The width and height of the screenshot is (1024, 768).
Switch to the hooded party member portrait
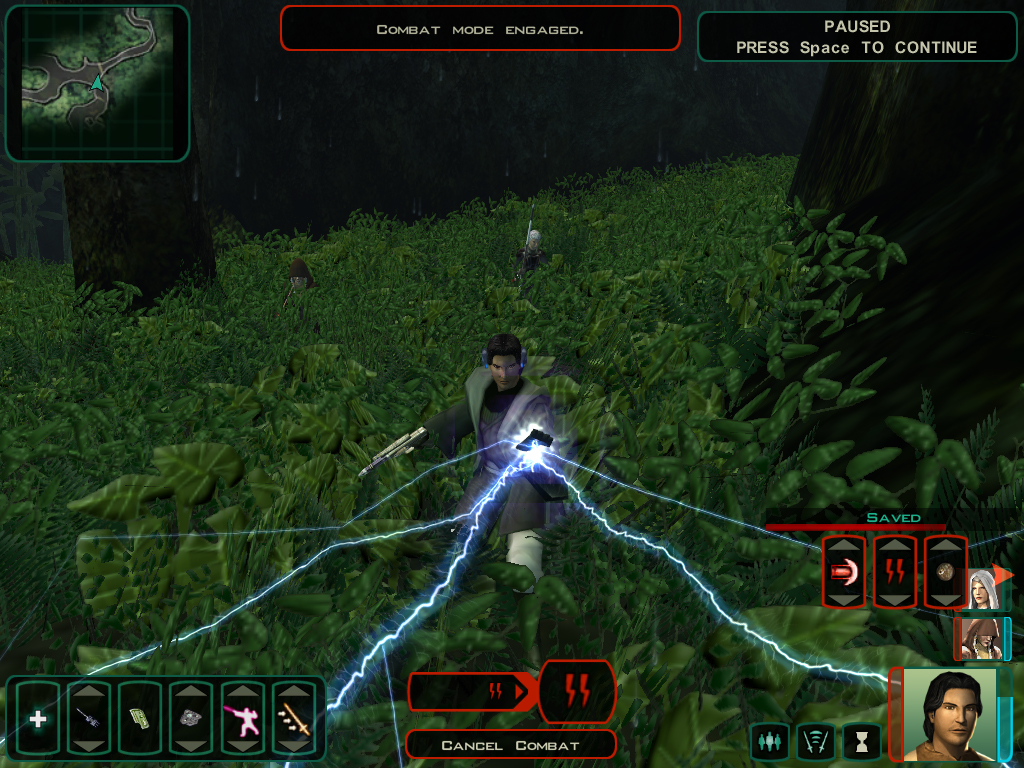click(978, 639)
